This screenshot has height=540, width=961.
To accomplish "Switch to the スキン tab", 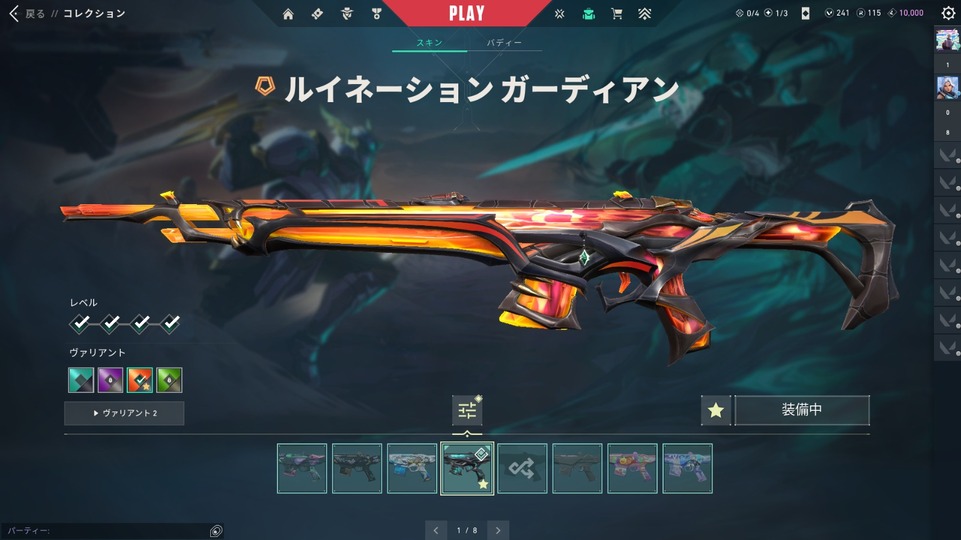I will pyautogui.click(x=429, y=44).
